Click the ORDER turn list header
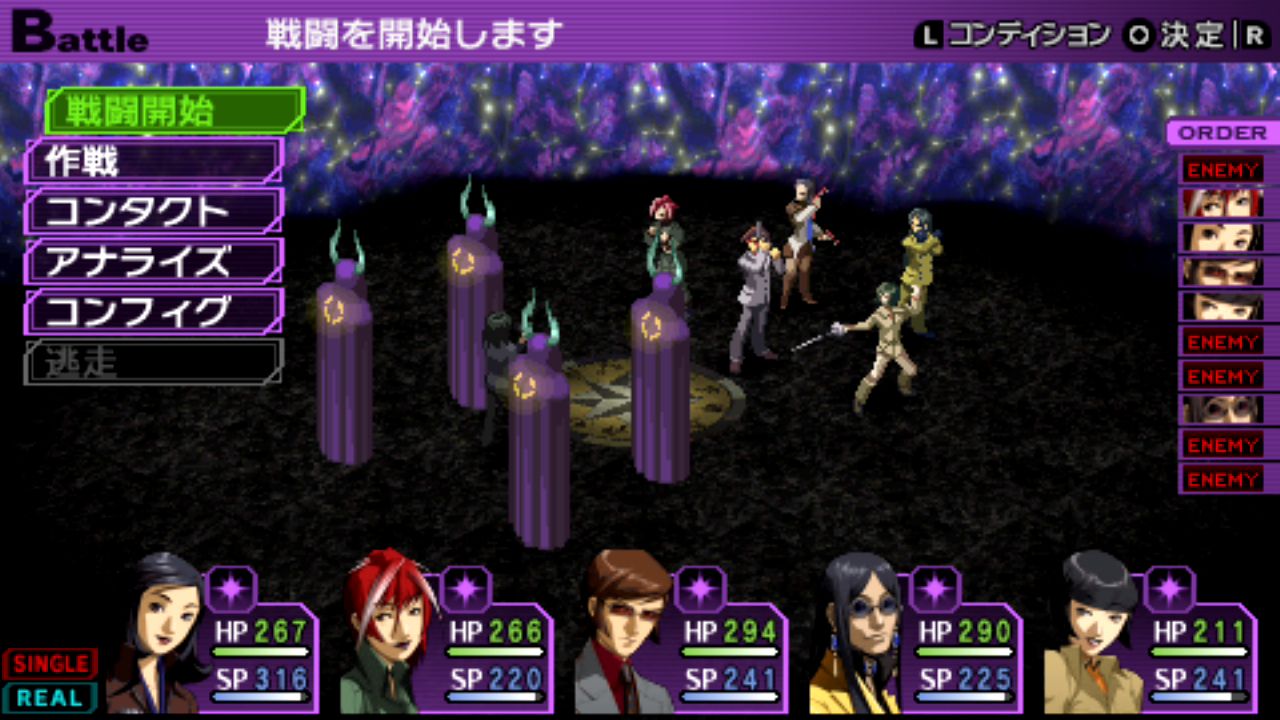 tap(1221, 133)
